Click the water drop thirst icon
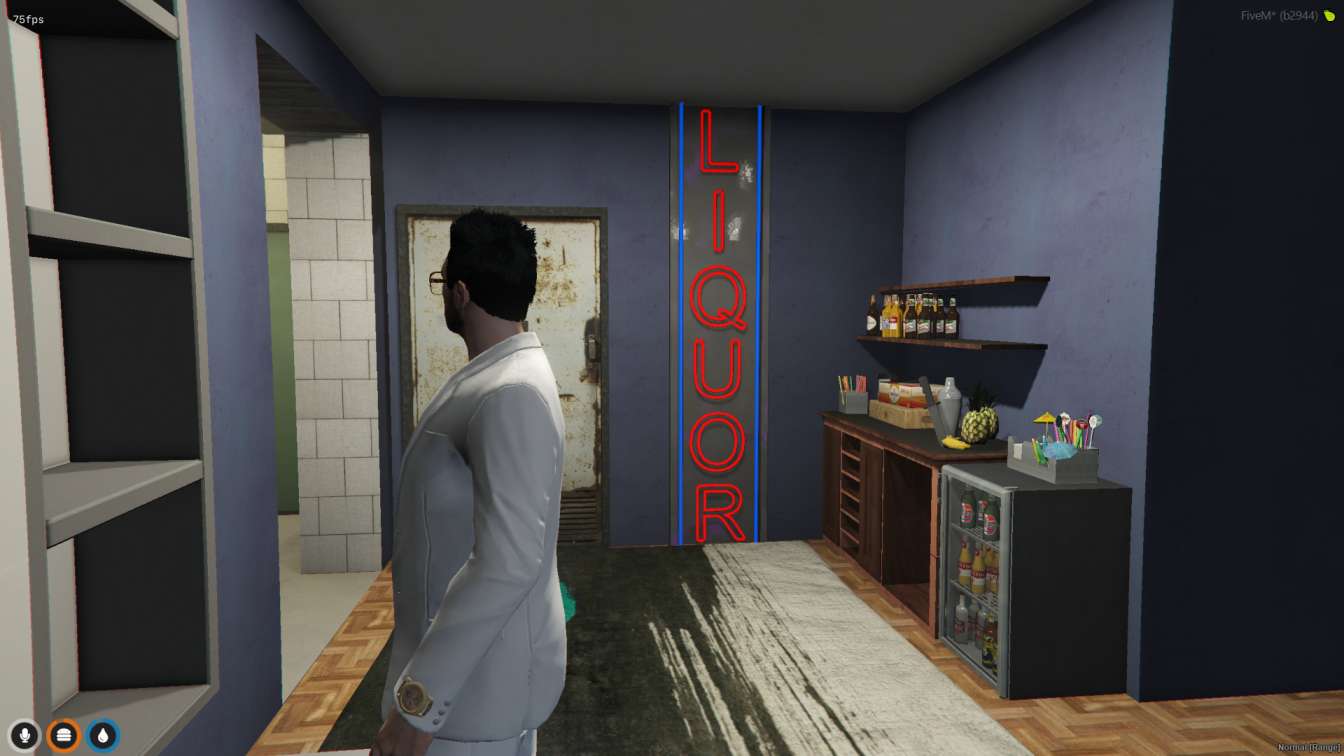1344x756 pixels. (102, 736)
